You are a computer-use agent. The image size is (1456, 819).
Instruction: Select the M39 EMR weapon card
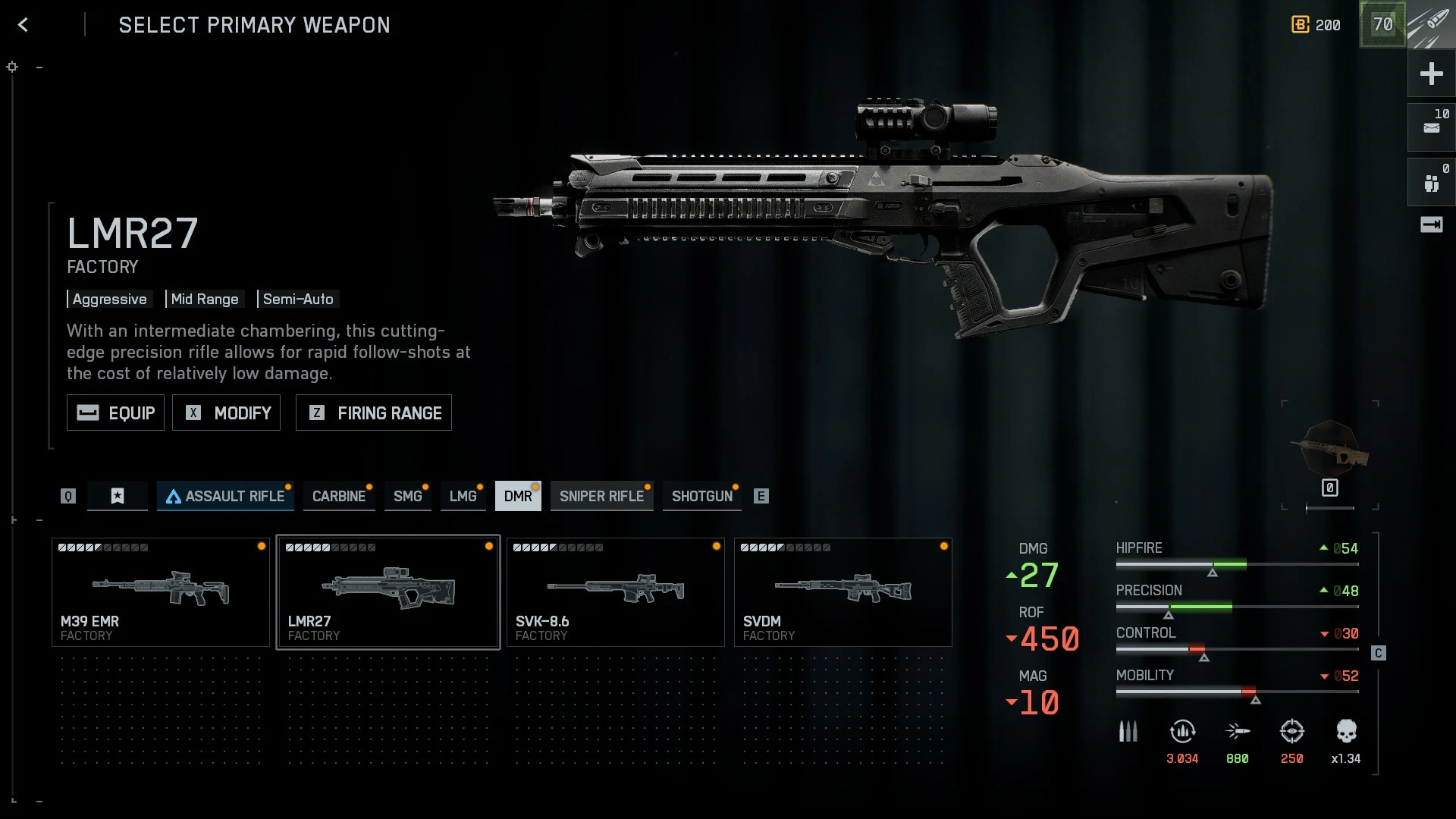[161, 592]
